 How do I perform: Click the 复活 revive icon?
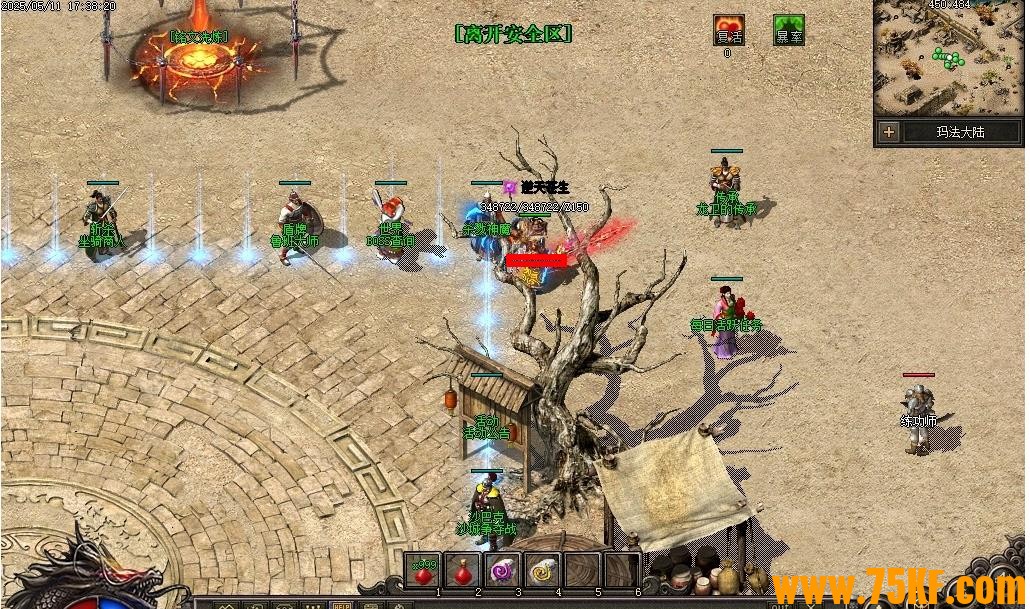pos(728,30)
